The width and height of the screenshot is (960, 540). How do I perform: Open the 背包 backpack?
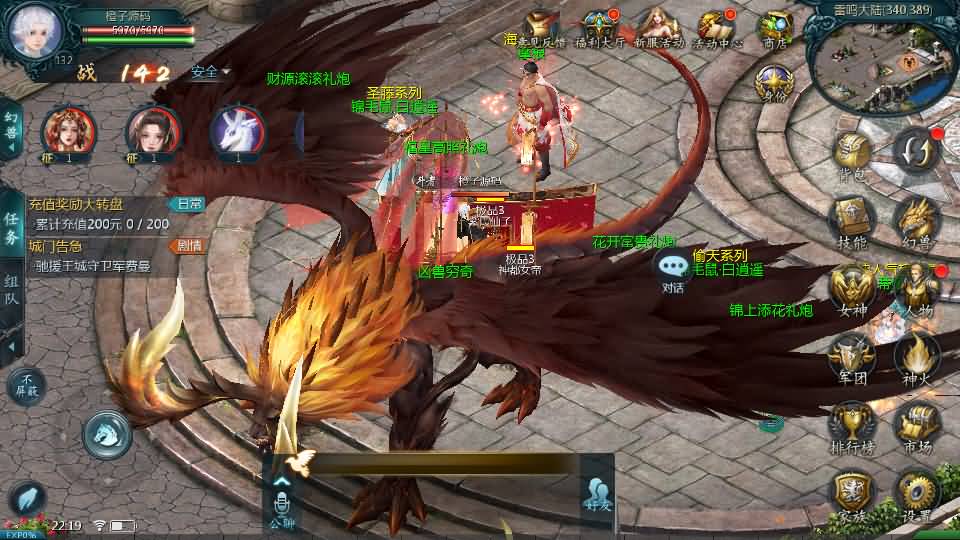[x=853, y=156]
